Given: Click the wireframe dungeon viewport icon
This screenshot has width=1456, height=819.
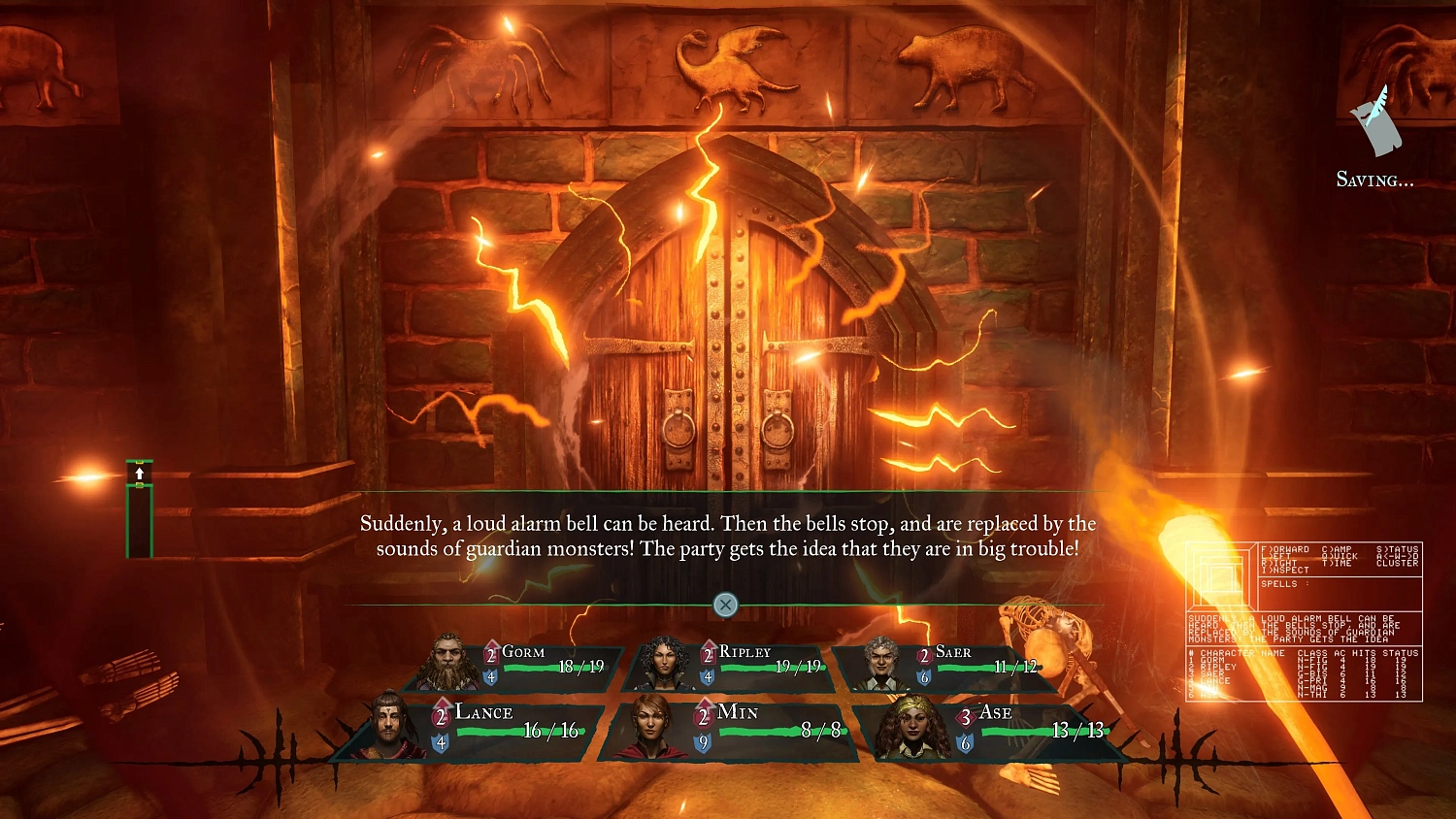Looking at the screenshot, I should click(1220, 576).
